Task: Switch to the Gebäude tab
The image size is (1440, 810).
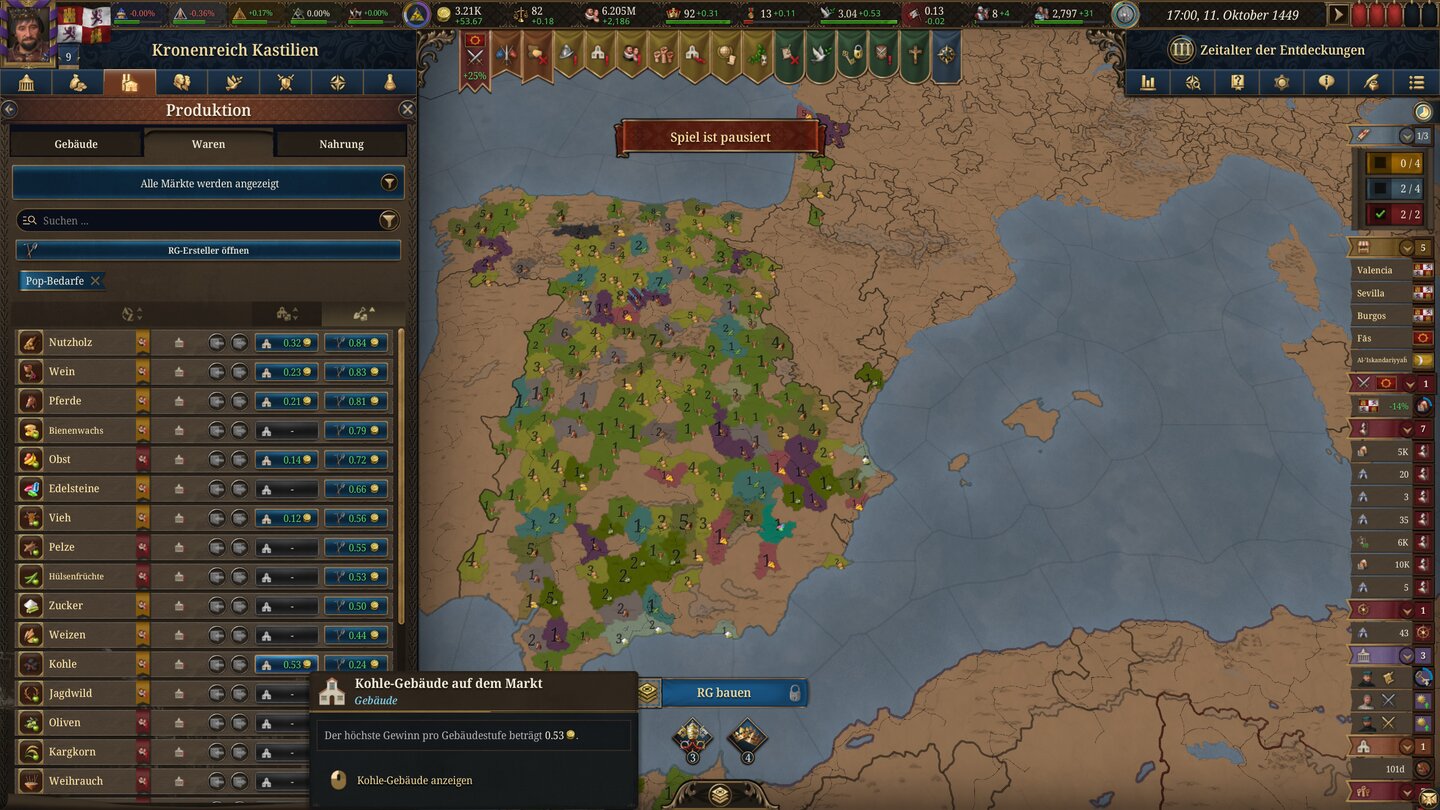Action: (x=75, y=143)
